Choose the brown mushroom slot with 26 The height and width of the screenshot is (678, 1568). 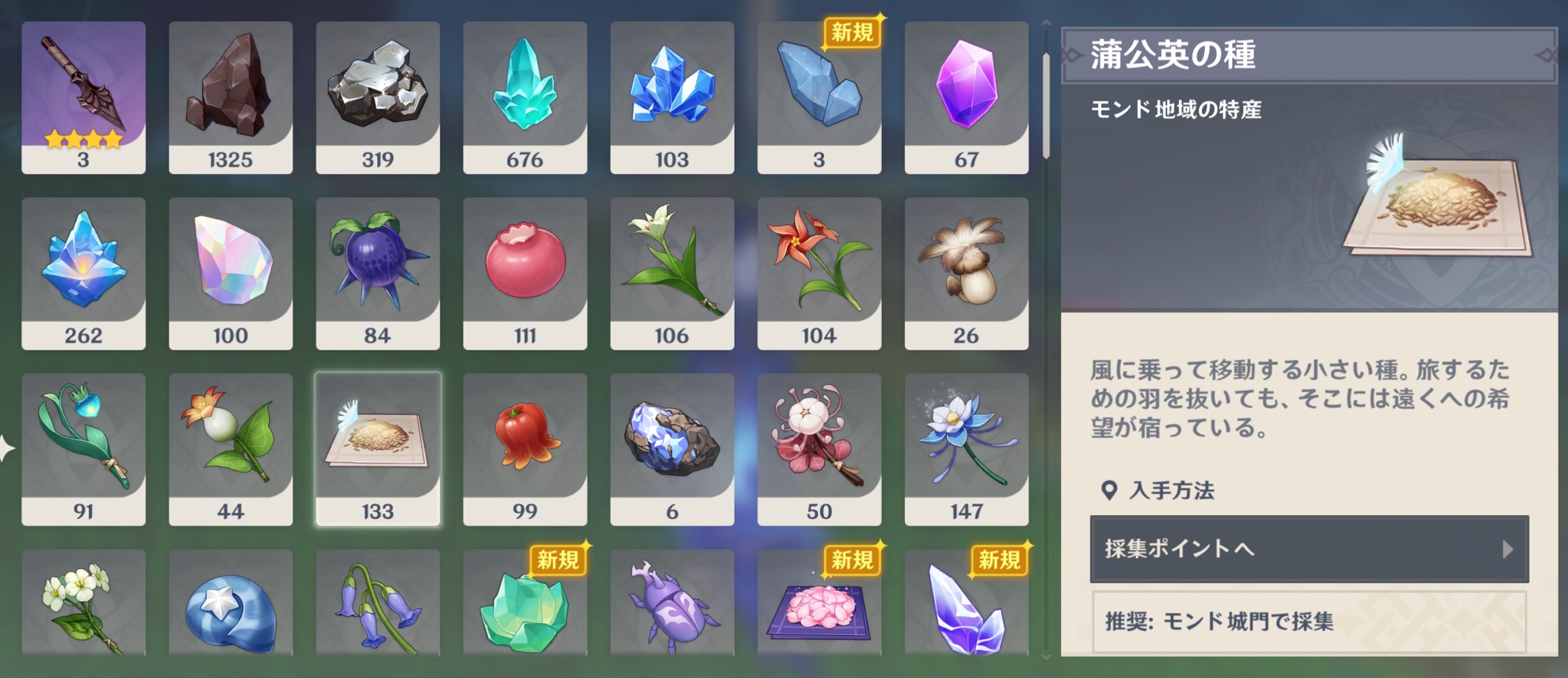point(966,272)
